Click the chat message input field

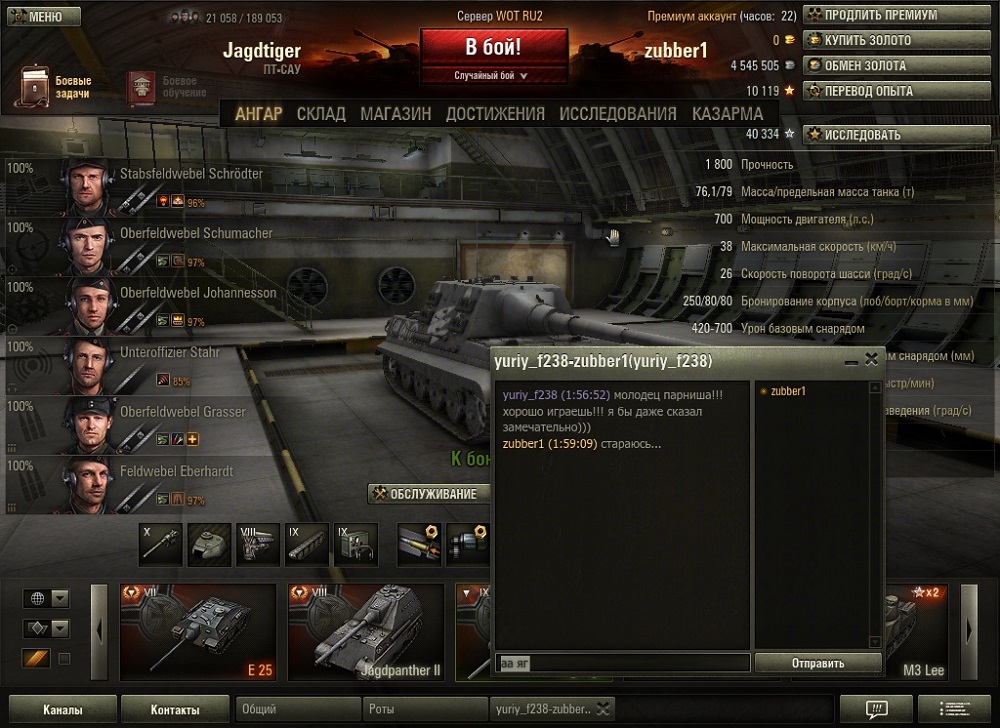coord(622,662)
